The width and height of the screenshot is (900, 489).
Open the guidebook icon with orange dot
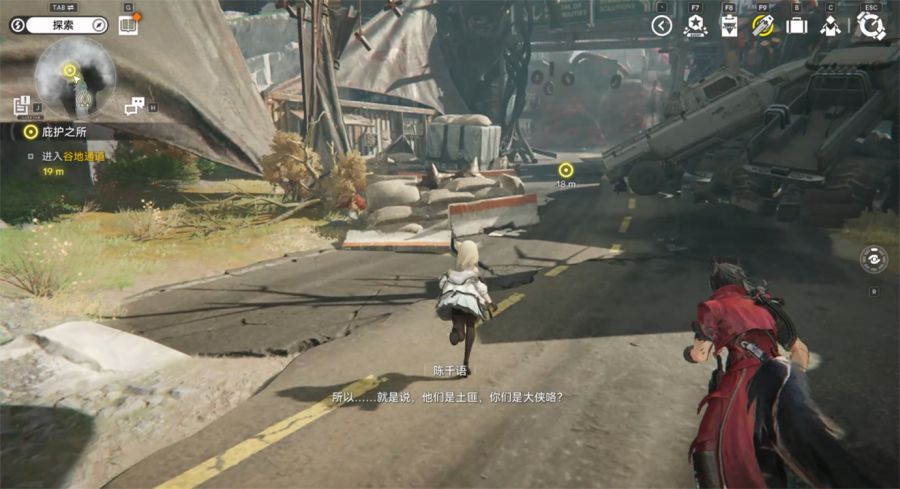pos(128,25)
